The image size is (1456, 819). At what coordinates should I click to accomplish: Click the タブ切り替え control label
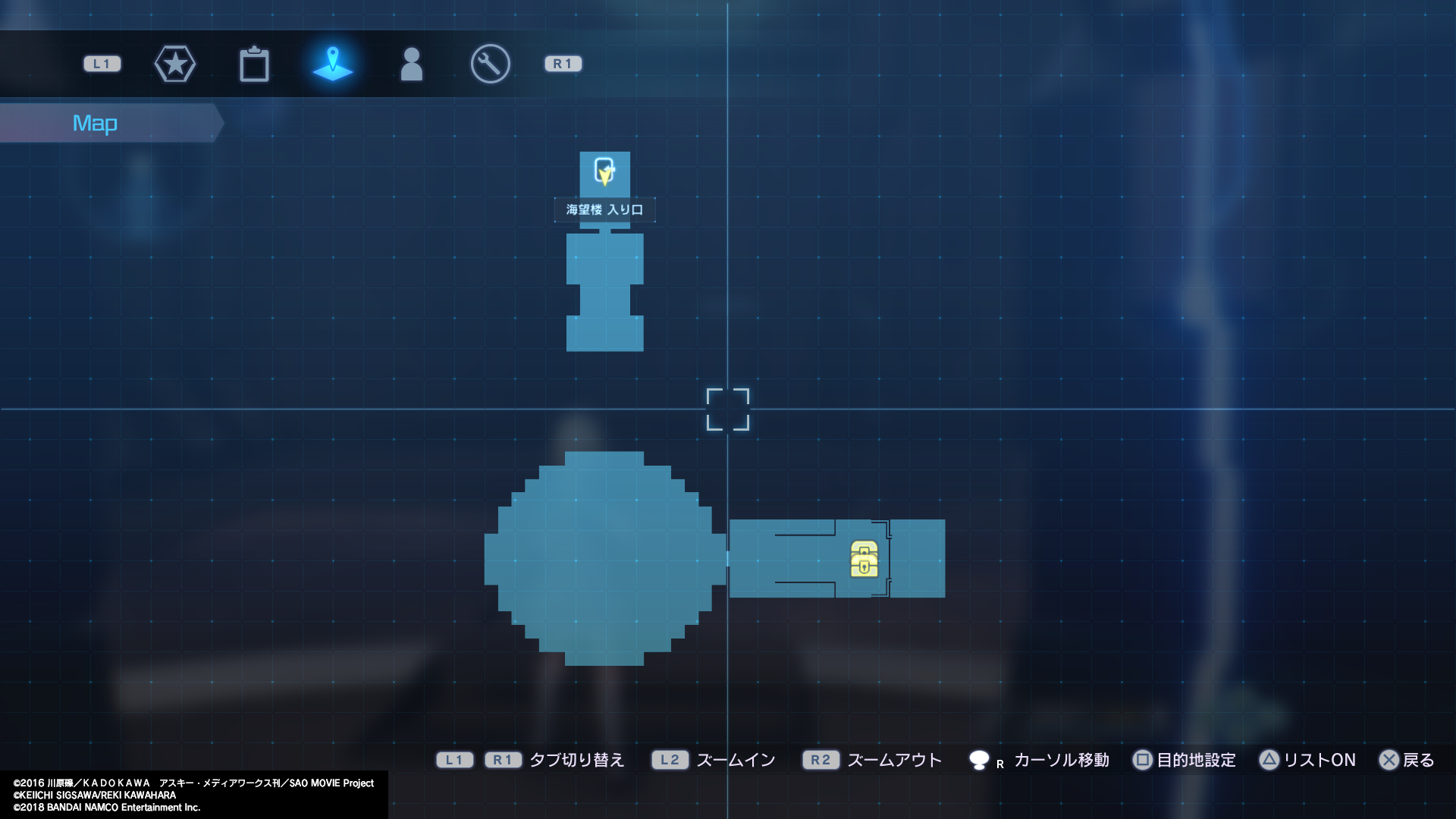tap(576, 760)
